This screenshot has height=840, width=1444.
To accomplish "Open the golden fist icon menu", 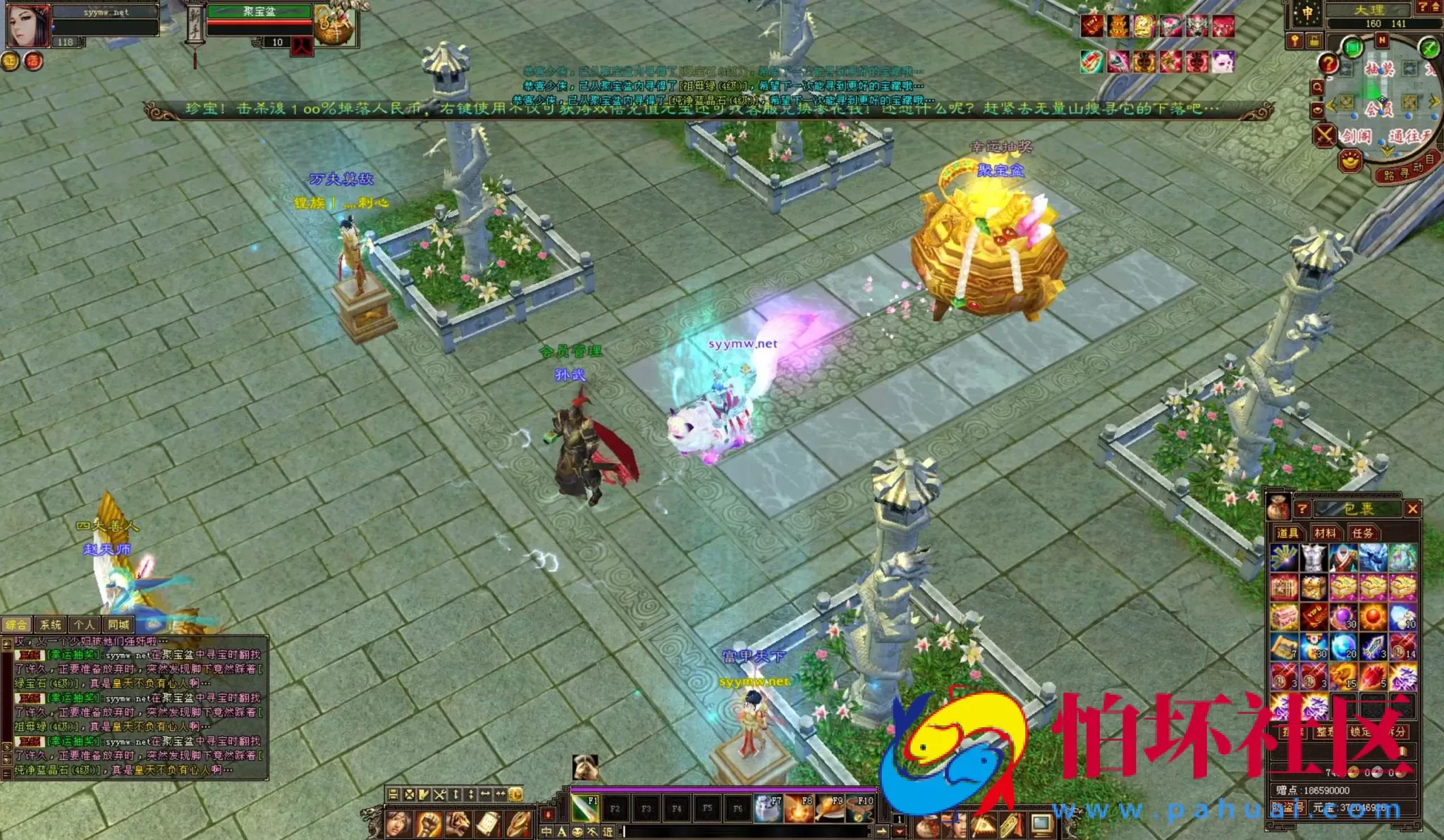I will [x=428, y=825].
